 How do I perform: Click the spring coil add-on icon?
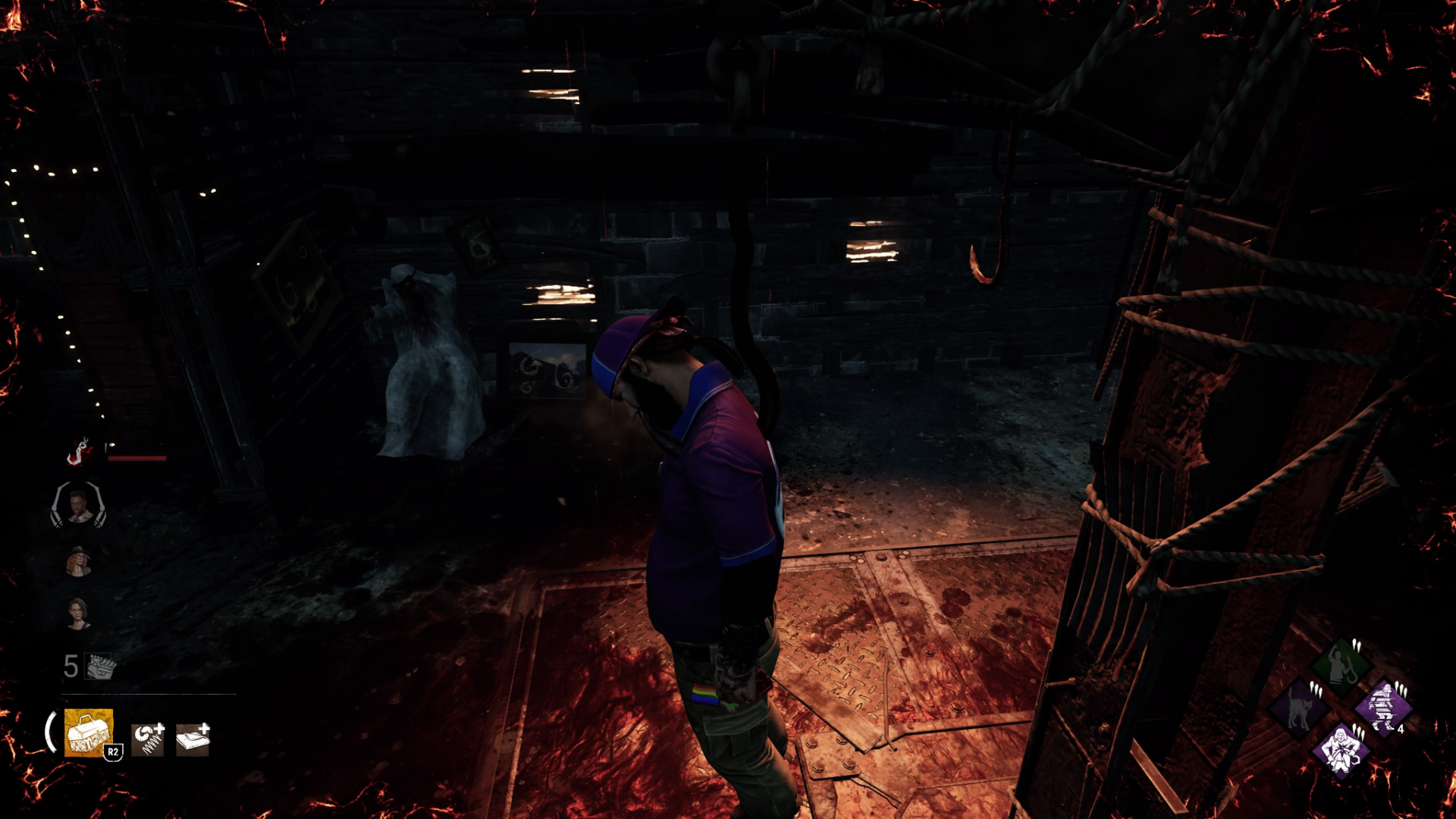click(149, 739)
